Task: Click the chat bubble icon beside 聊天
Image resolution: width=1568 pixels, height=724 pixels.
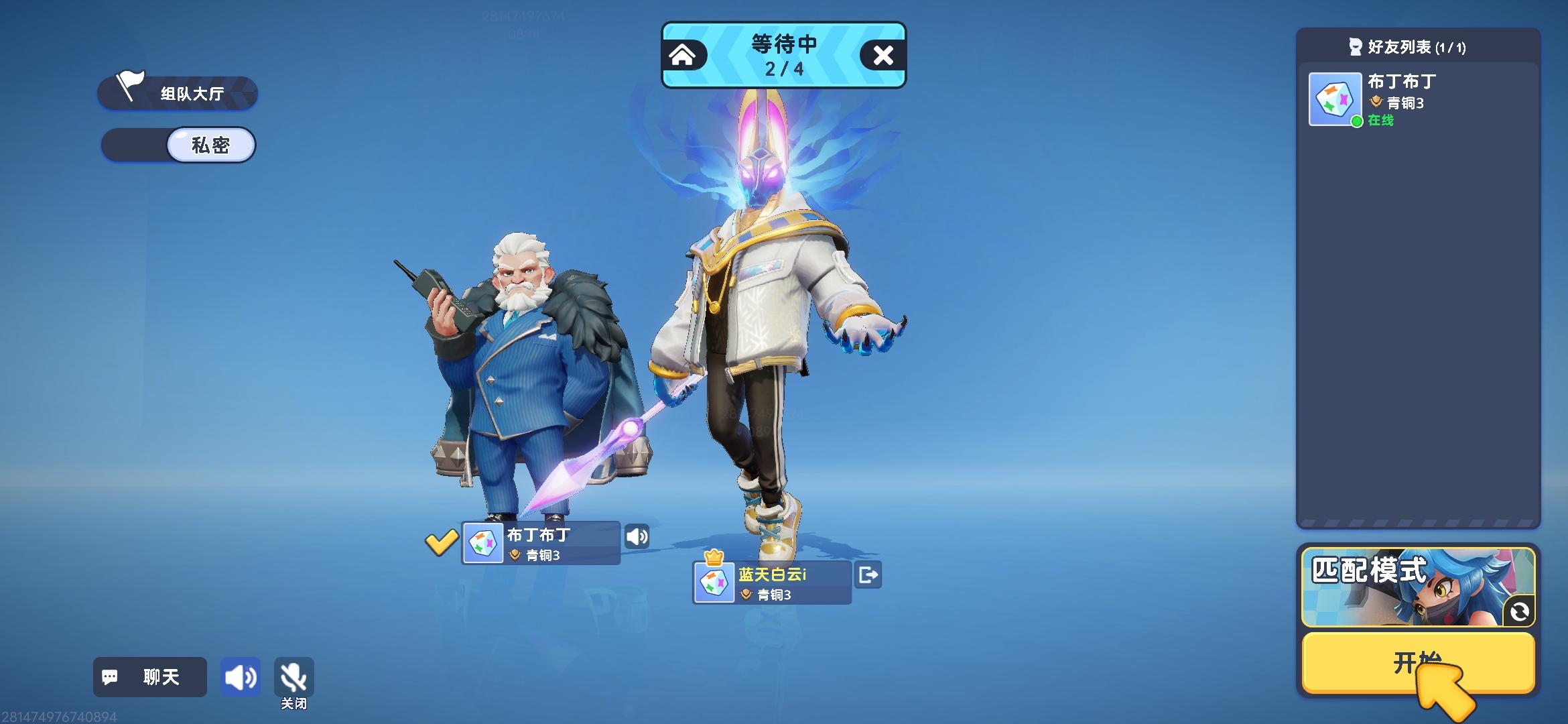Action: (x=111, y=677)
